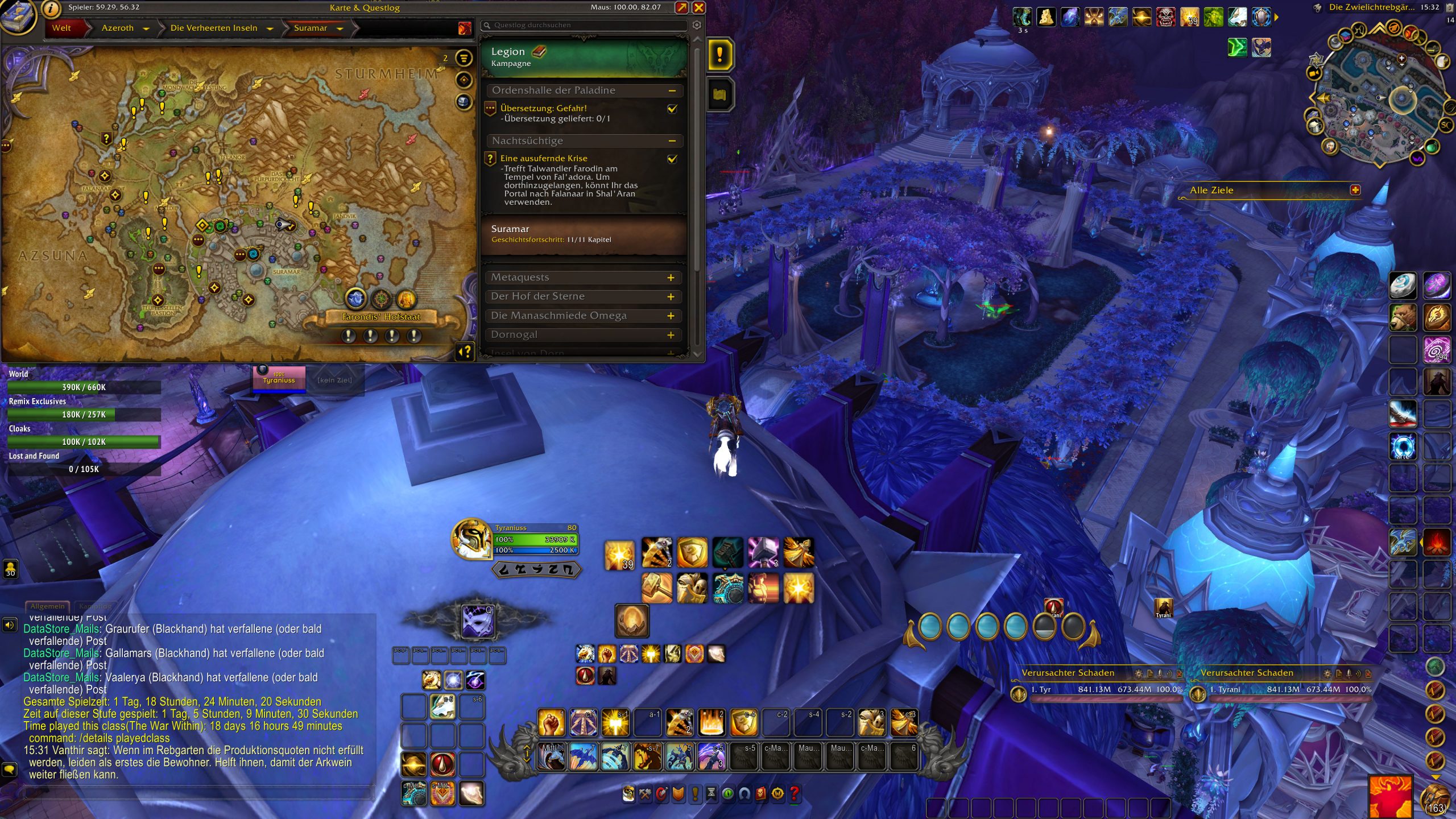Toggle tracking for Eine ausufernde Krise
This screenshot has width=1456, height=819.
click(672, 159)
